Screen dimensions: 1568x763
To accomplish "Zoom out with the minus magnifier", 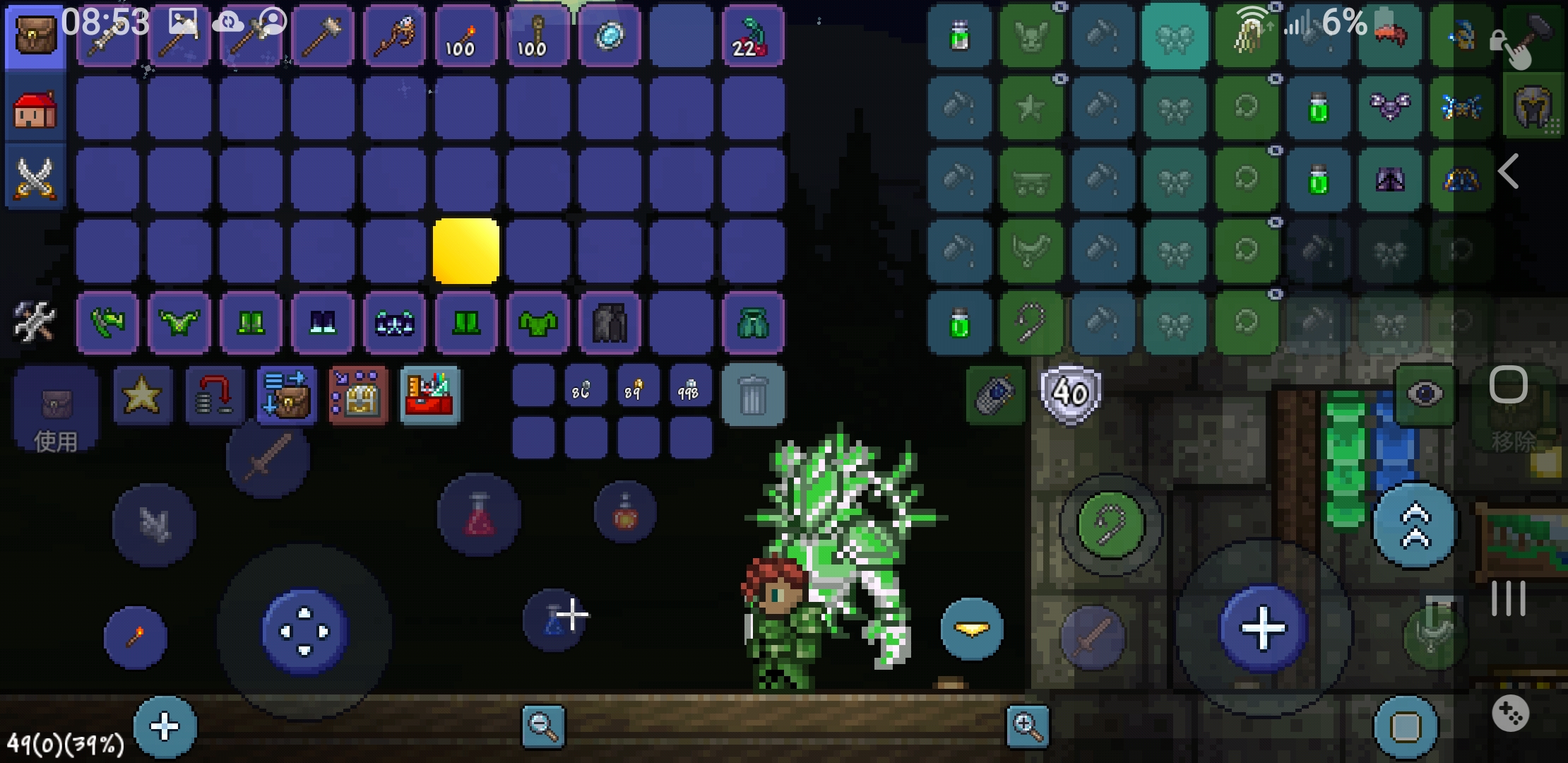I will 543,726.
